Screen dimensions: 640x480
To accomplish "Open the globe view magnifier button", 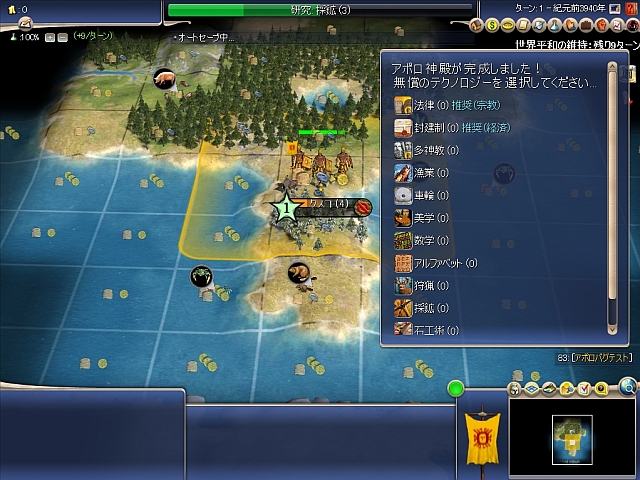I will [628, 386].
